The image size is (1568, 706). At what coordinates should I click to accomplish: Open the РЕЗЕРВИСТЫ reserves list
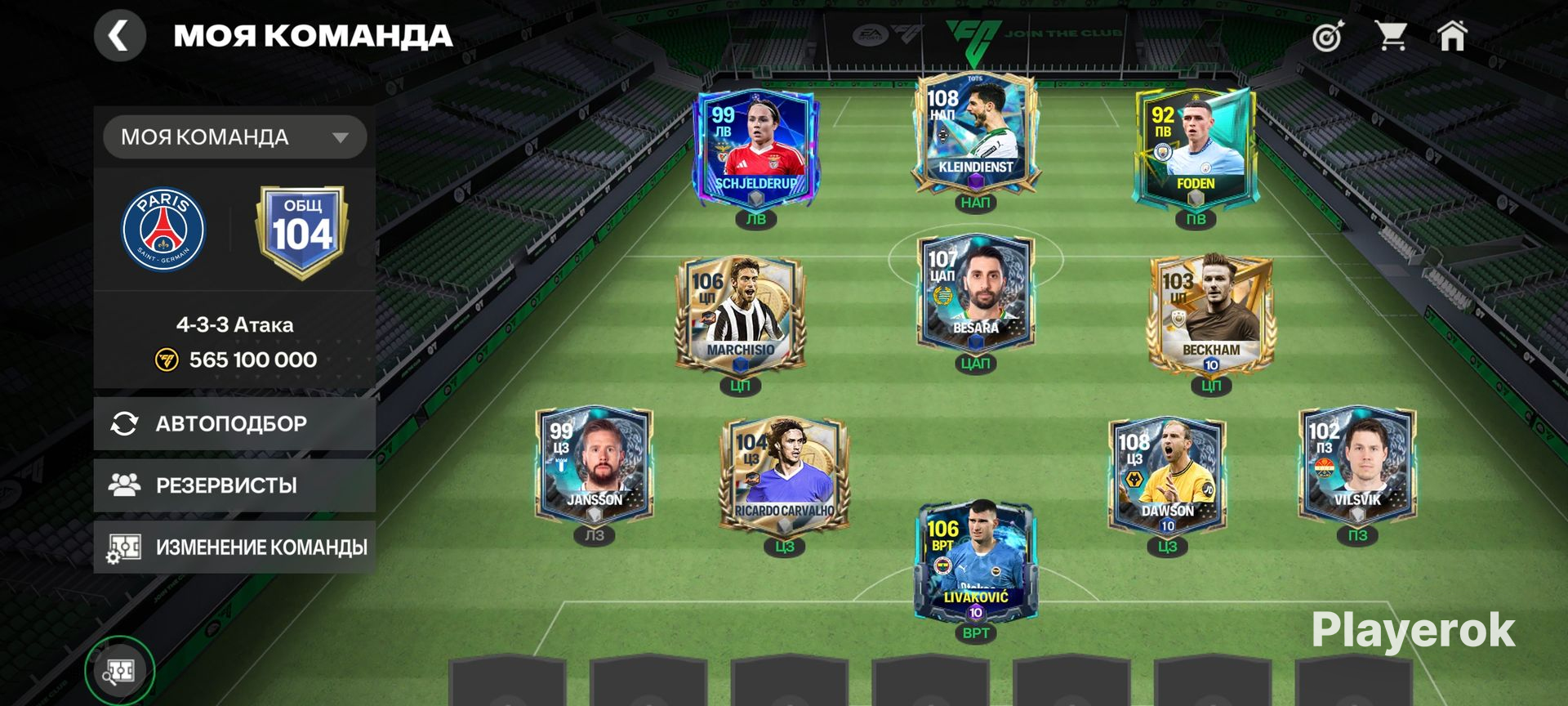(234, 485)
